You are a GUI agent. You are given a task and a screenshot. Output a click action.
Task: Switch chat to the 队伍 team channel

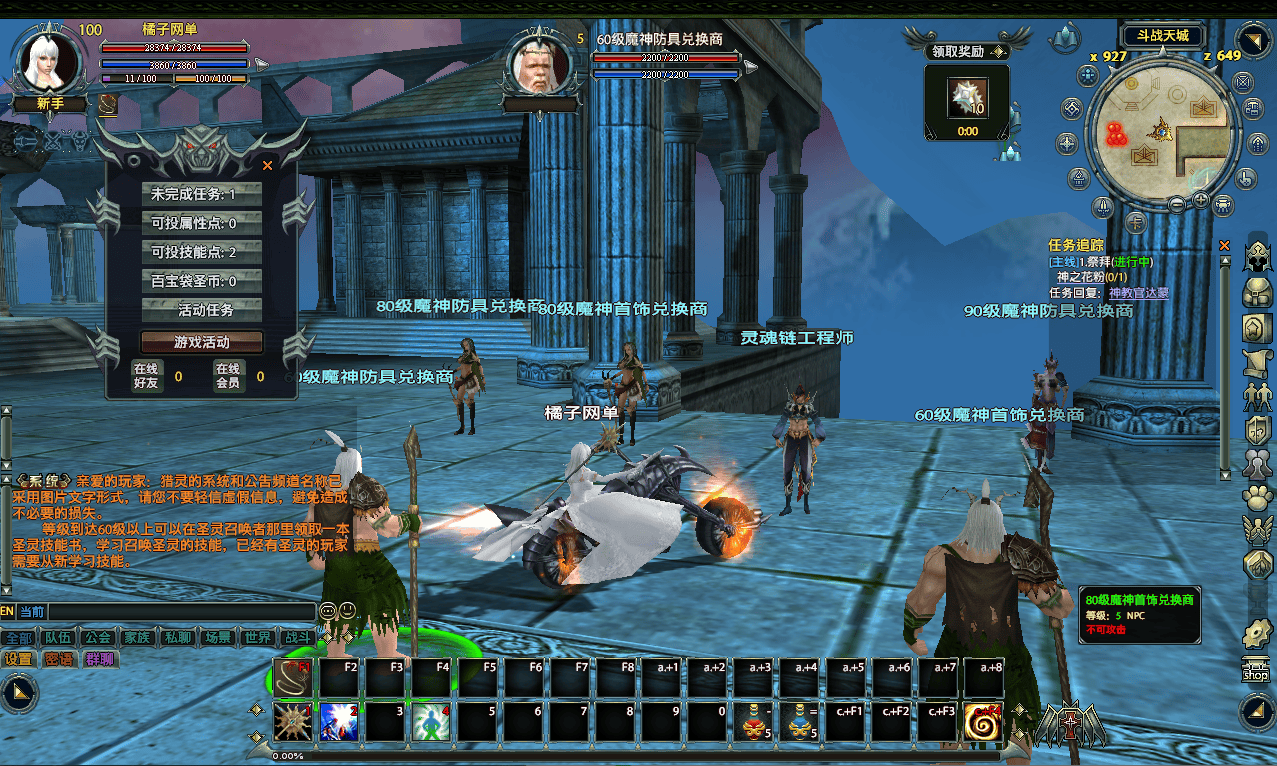[x=55, y=638]
